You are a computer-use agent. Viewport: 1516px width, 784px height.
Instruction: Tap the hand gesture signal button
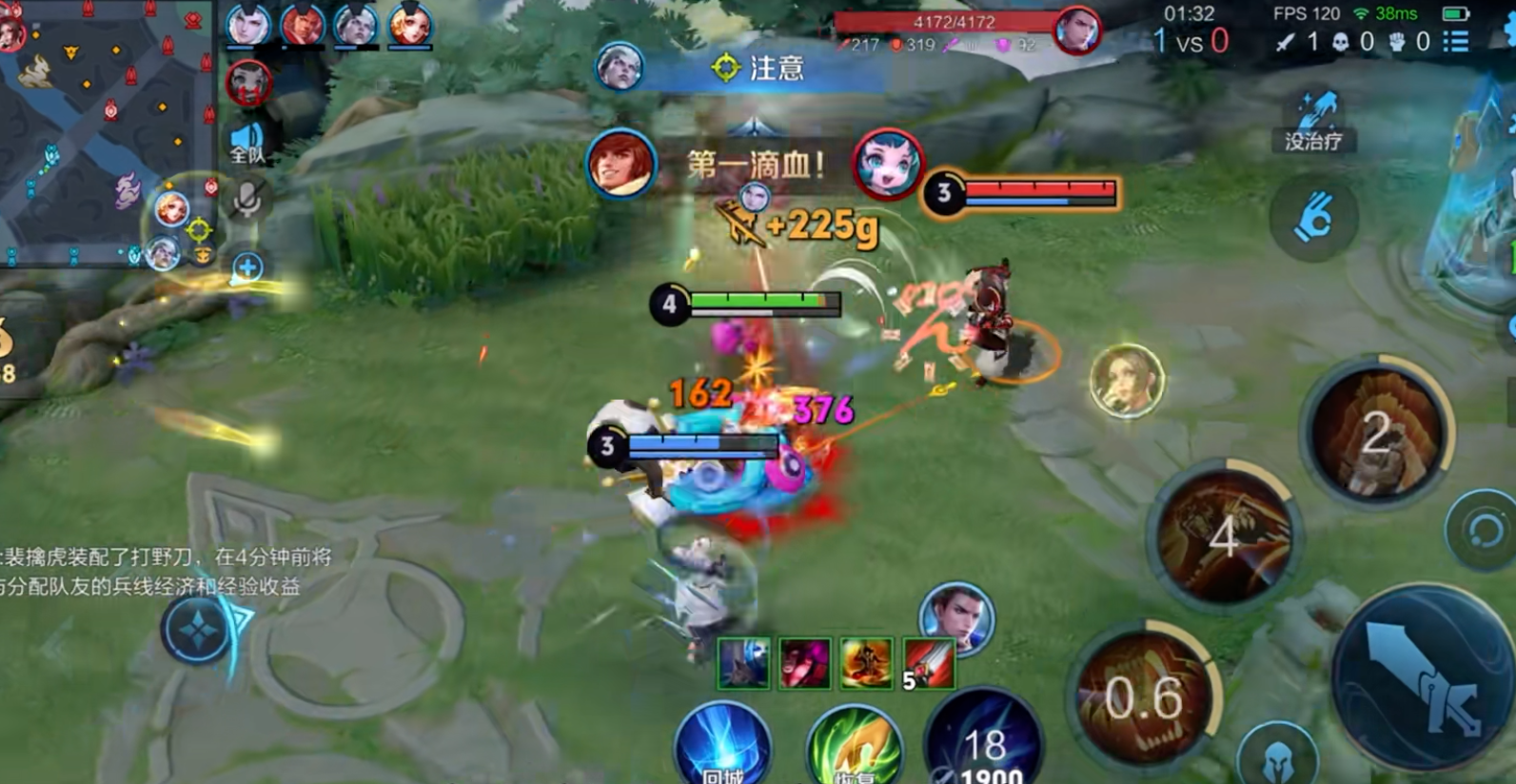pos(1313,221)
